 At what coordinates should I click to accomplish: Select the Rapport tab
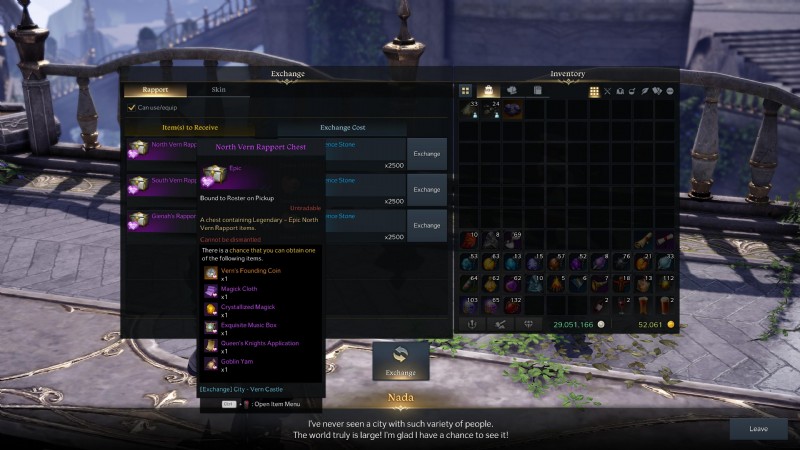(x=155, y=90)
